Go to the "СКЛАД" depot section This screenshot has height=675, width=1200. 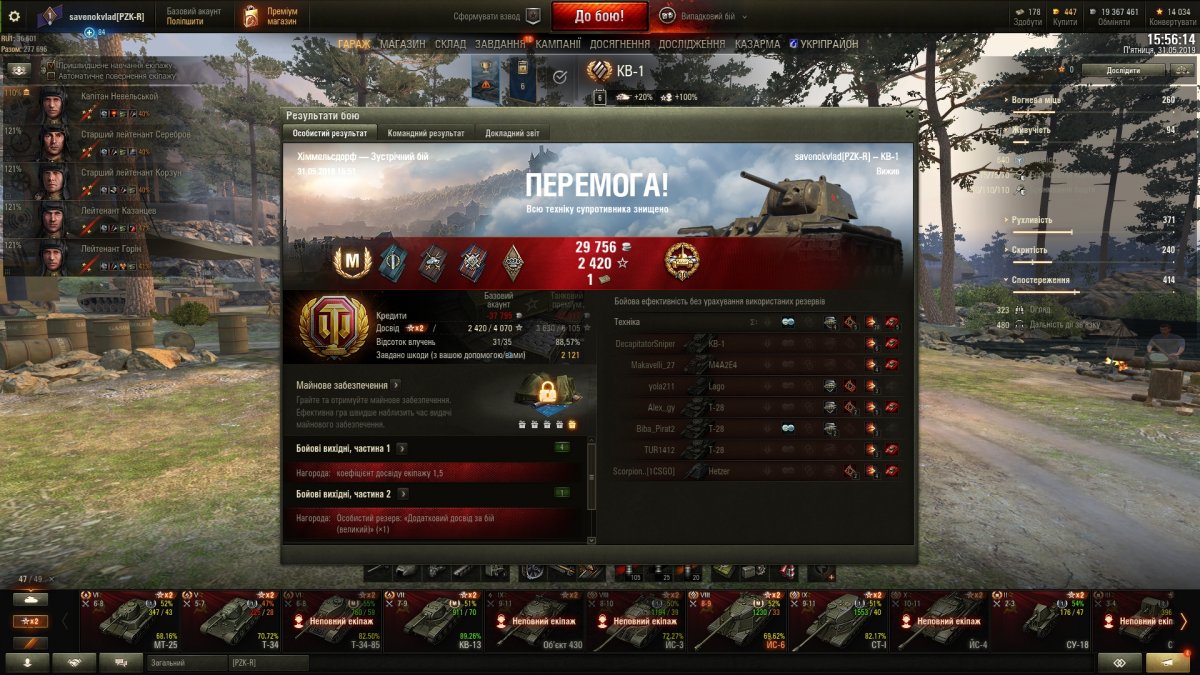(x=450, y=44)
